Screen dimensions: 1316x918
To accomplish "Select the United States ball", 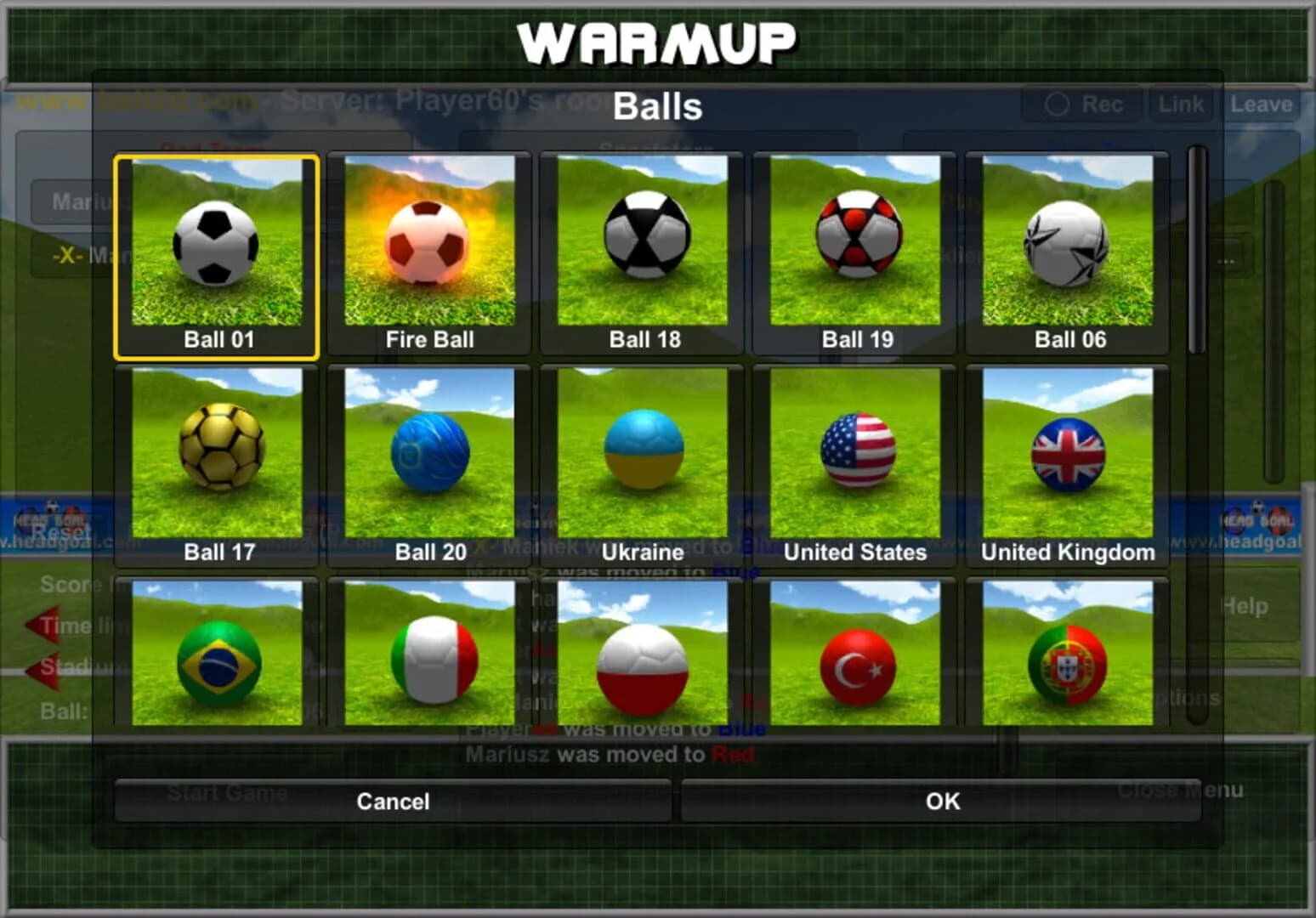I will pyautogui.click(x=854, y=455).
